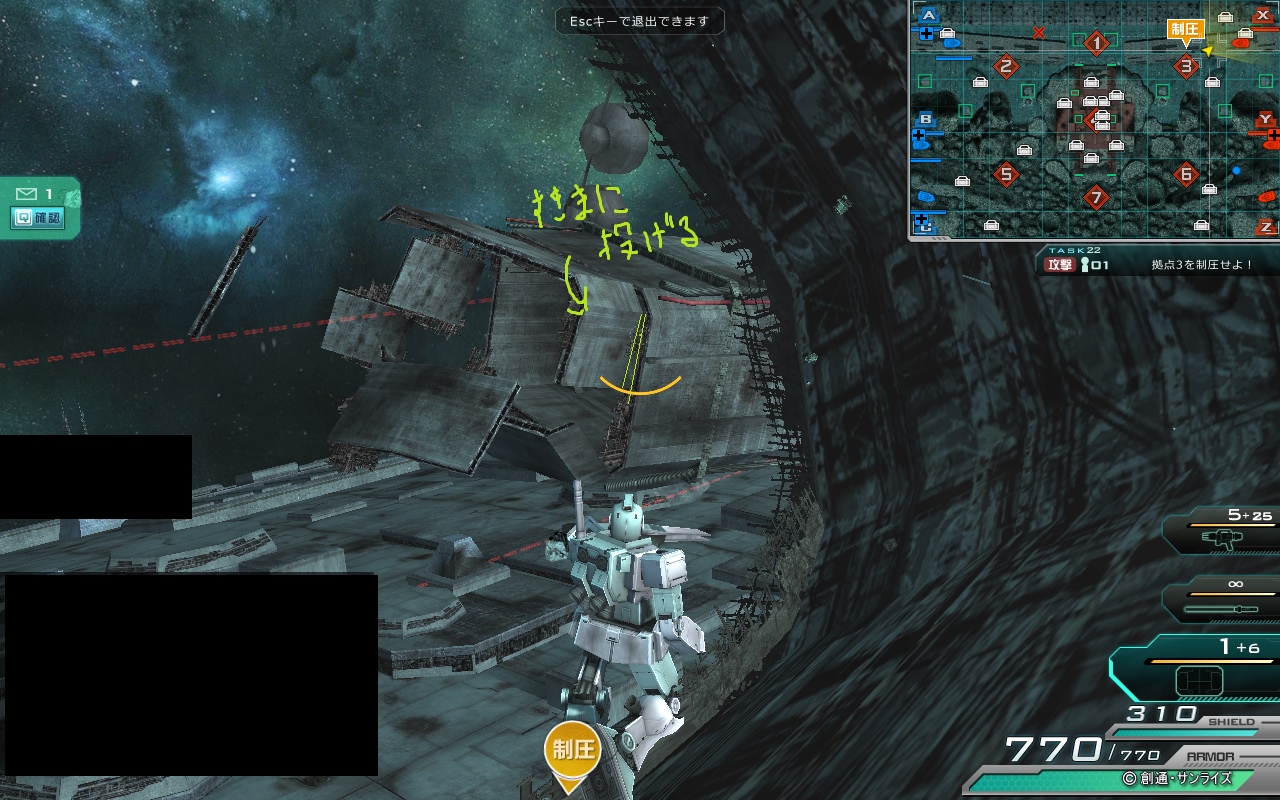This screenshot has width=1280, height=800.
Task: Choose the red Z base on minimap
Action: 1266,227
